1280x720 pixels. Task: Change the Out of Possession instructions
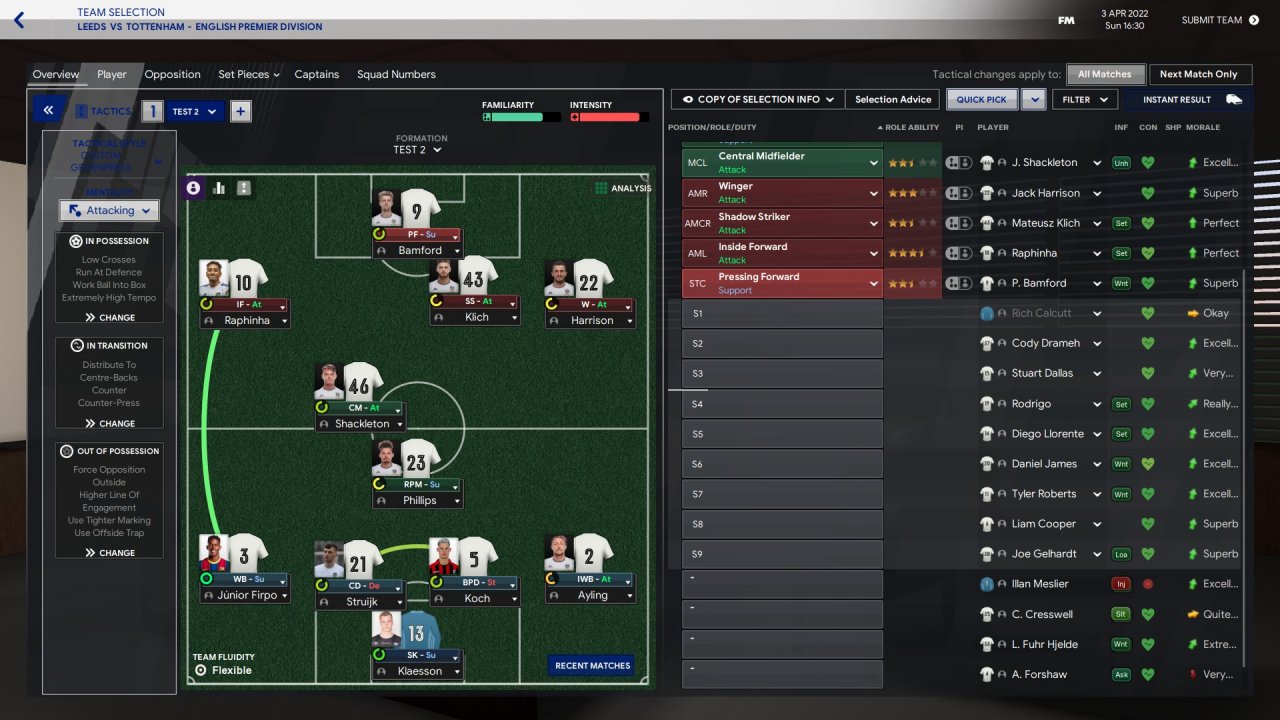coord(109,552)
